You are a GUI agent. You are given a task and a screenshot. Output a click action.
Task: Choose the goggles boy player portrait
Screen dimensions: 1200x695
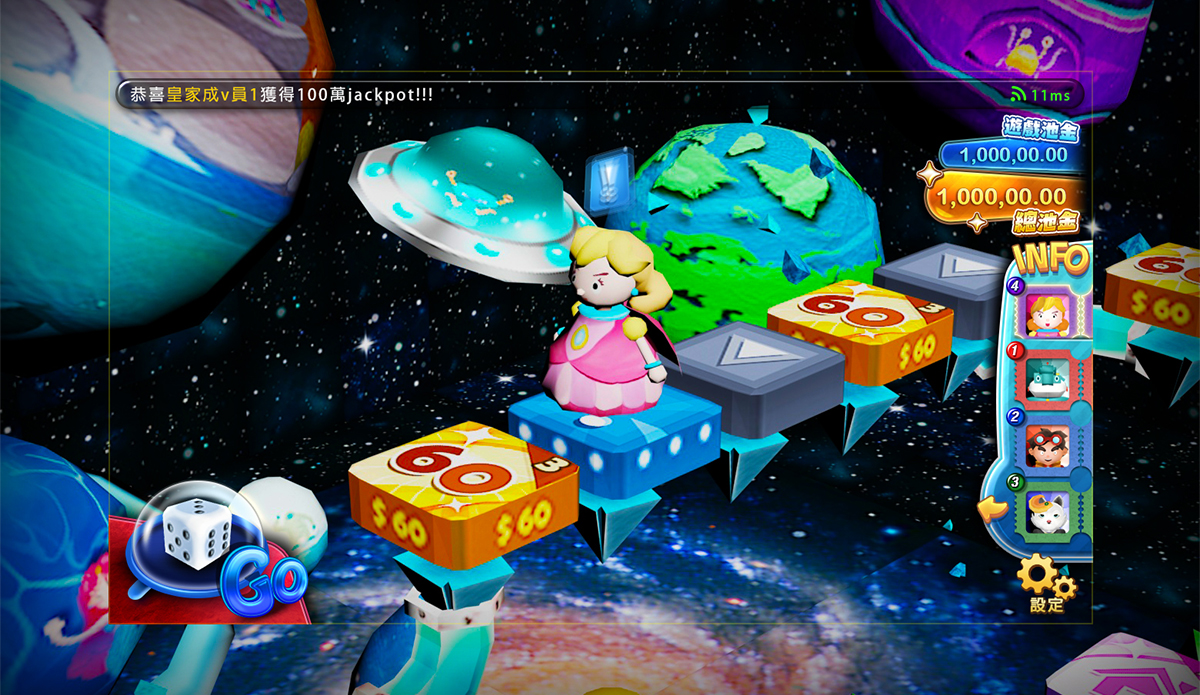point(1047,445)
